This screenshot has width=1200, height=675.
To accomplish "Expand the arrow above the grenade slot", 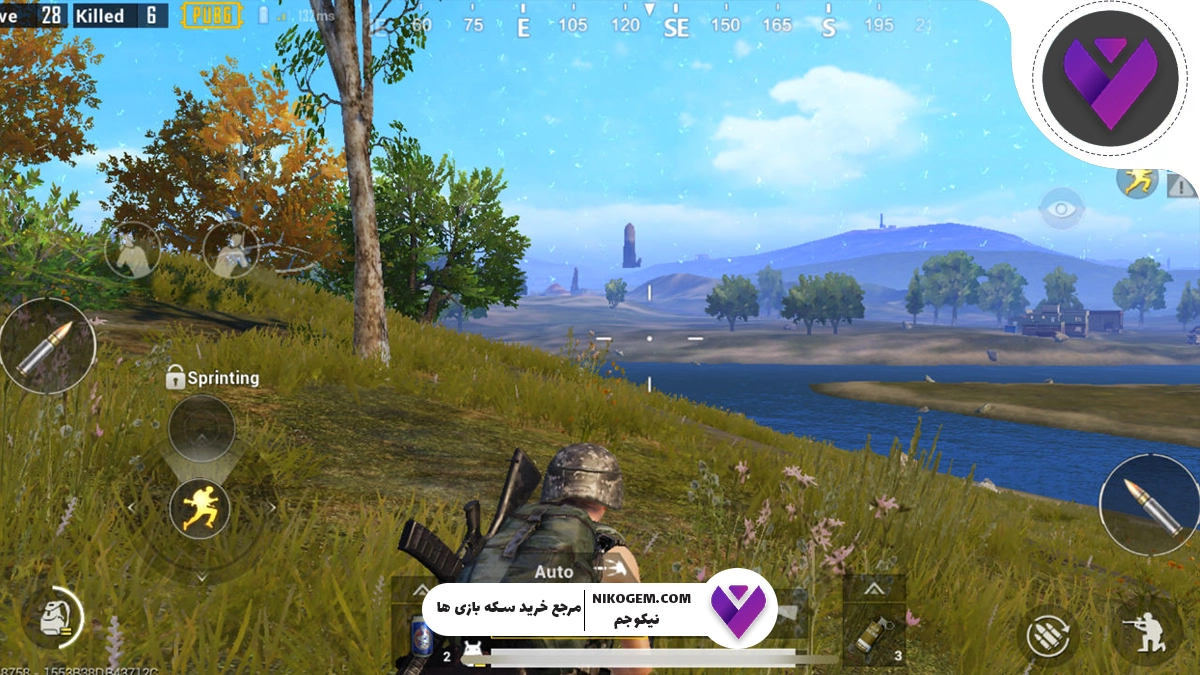I will tap(874, 588).
